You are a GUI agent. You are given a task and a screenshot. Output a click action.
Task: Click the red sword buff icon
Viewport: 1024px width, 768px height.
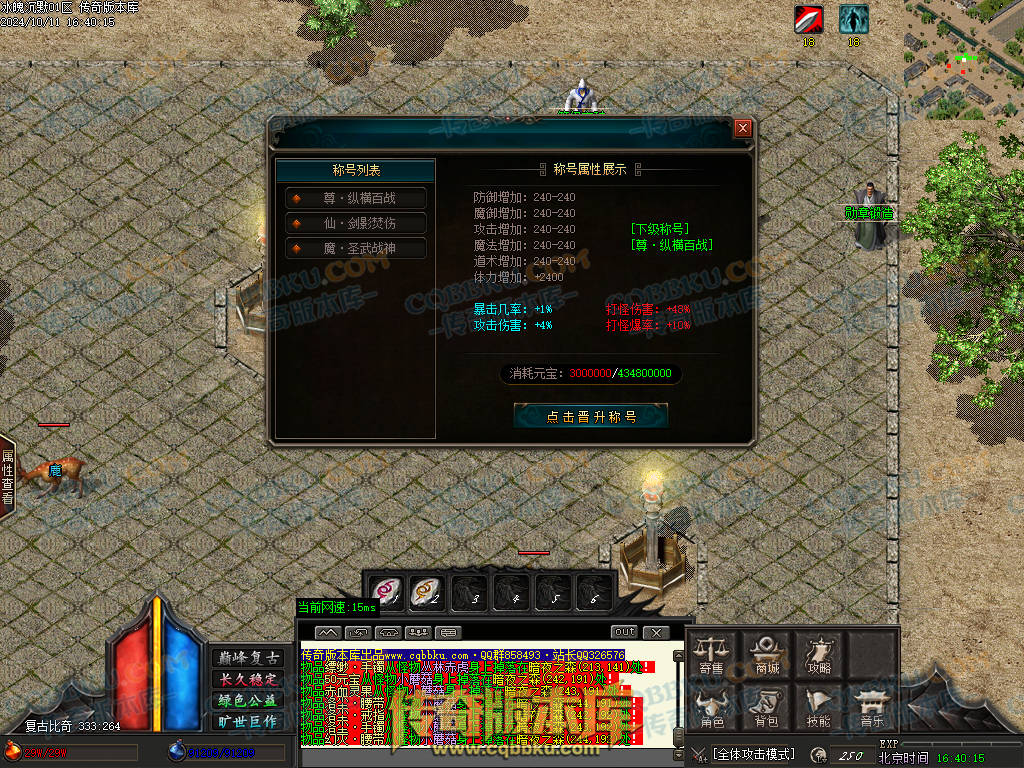pos(808,19)
